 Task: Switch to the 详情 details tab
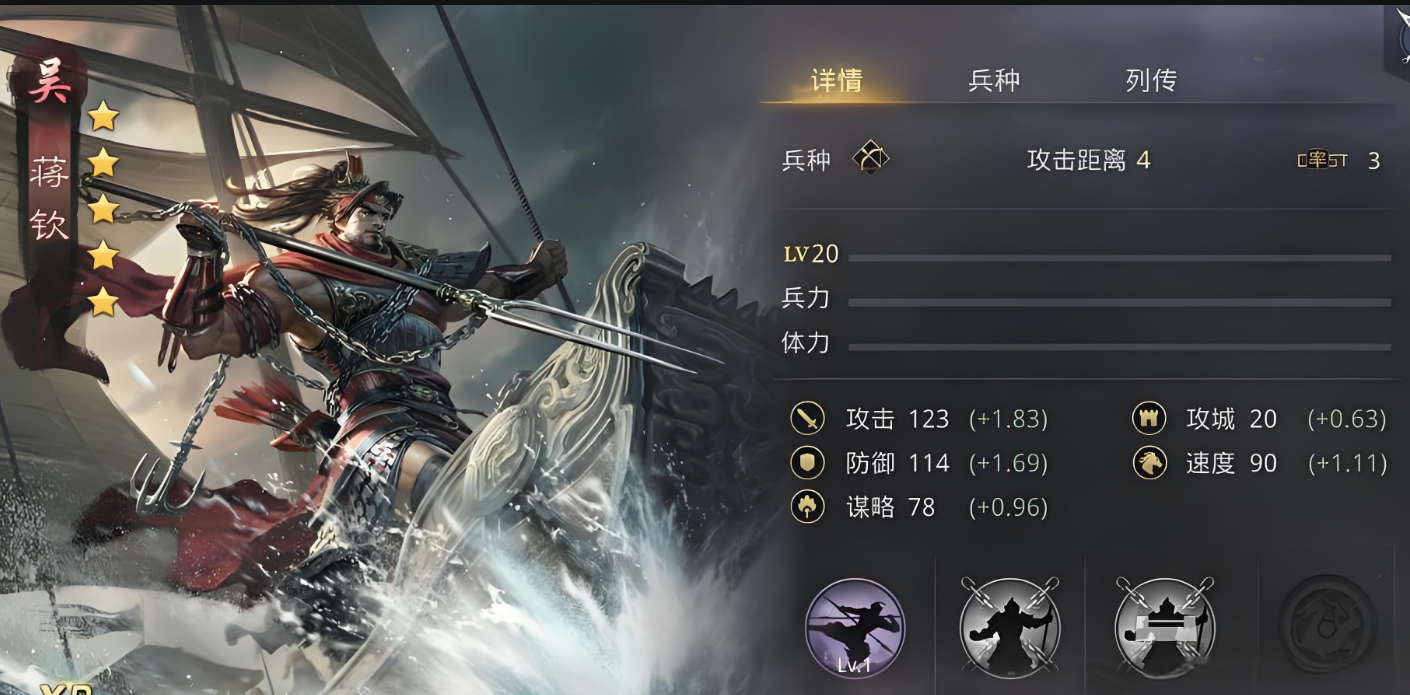click(836, 80)
